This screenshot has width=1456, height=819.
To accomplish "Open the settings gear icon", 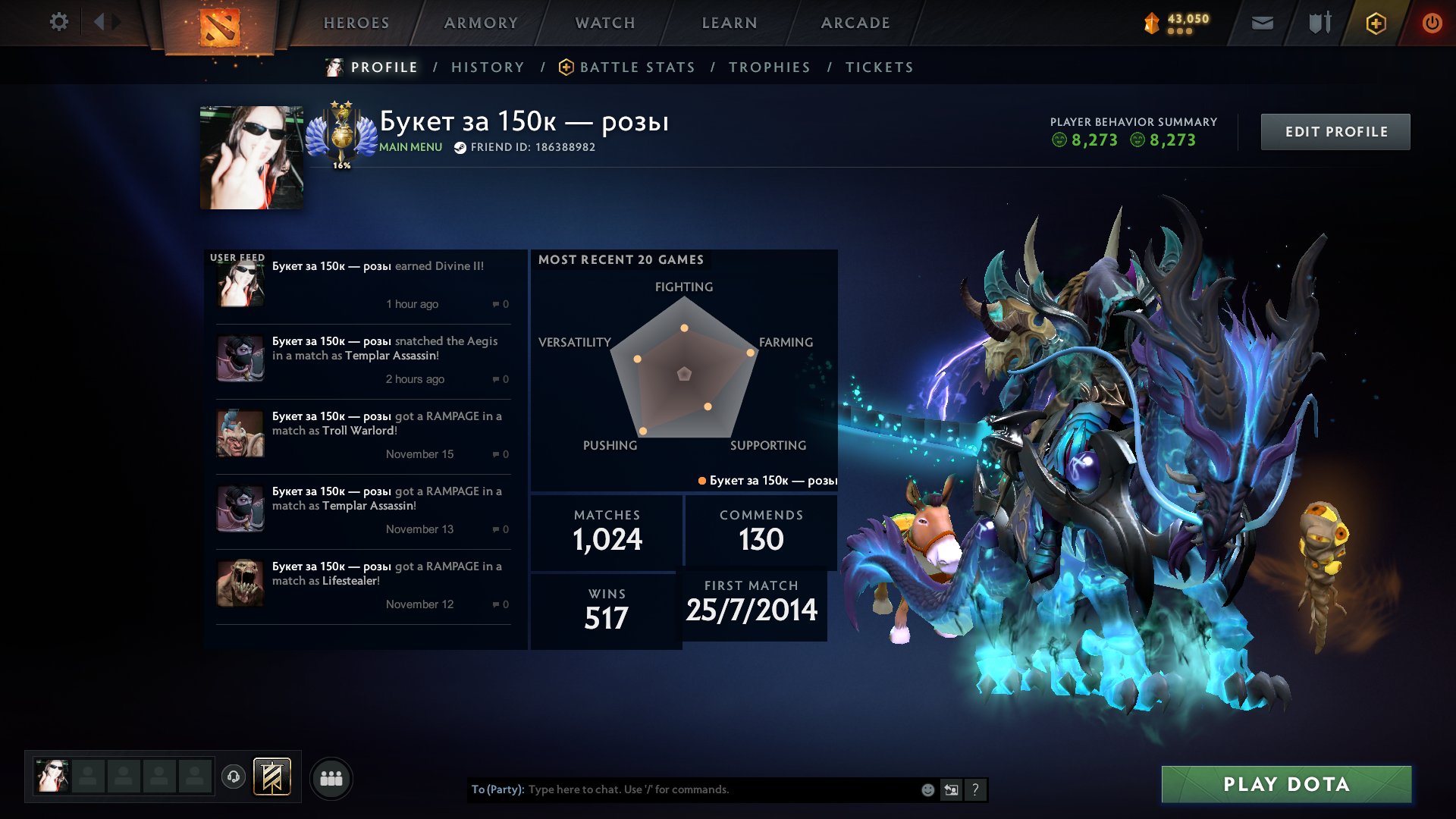I will pyautogui.click(x=58, y=22).
